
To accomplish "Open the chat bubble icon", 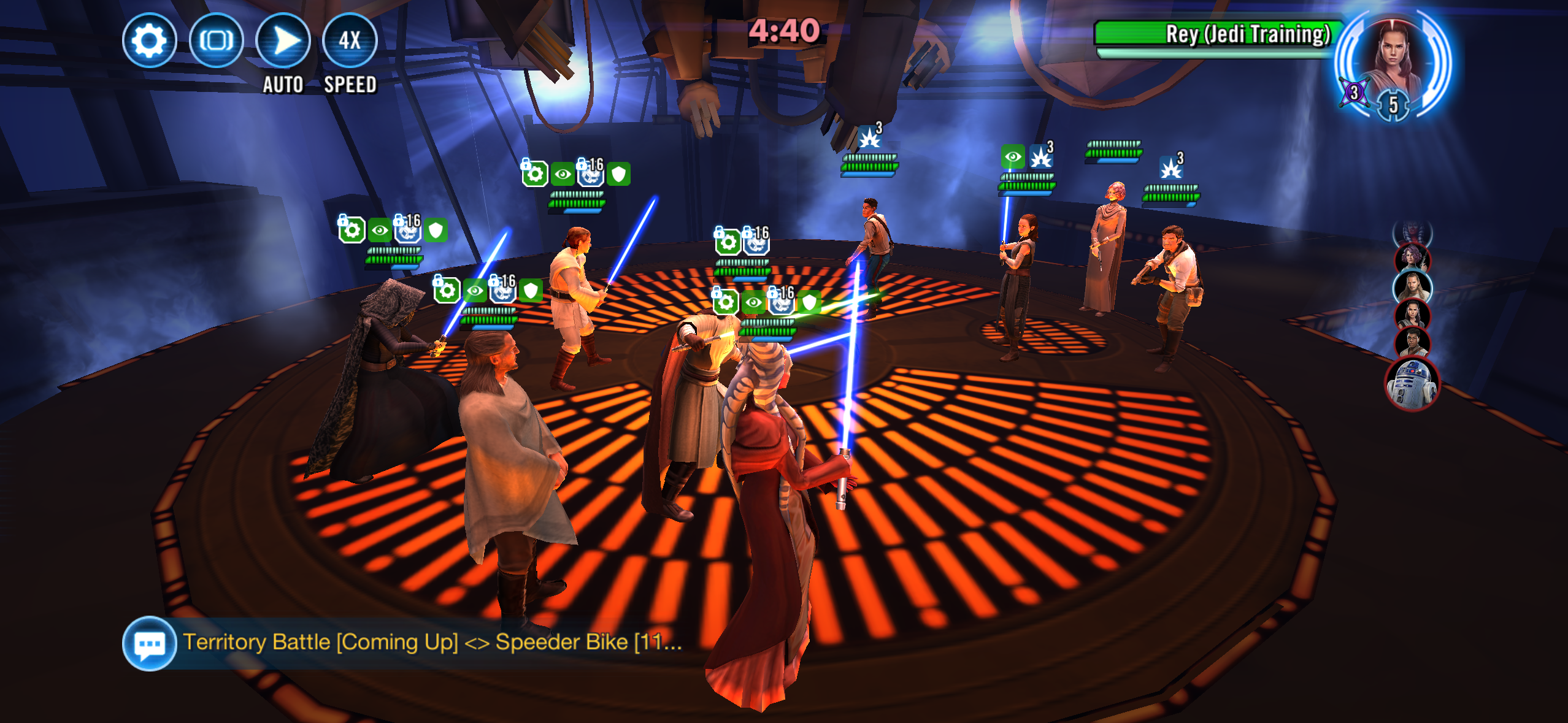I will pos(149,643).
